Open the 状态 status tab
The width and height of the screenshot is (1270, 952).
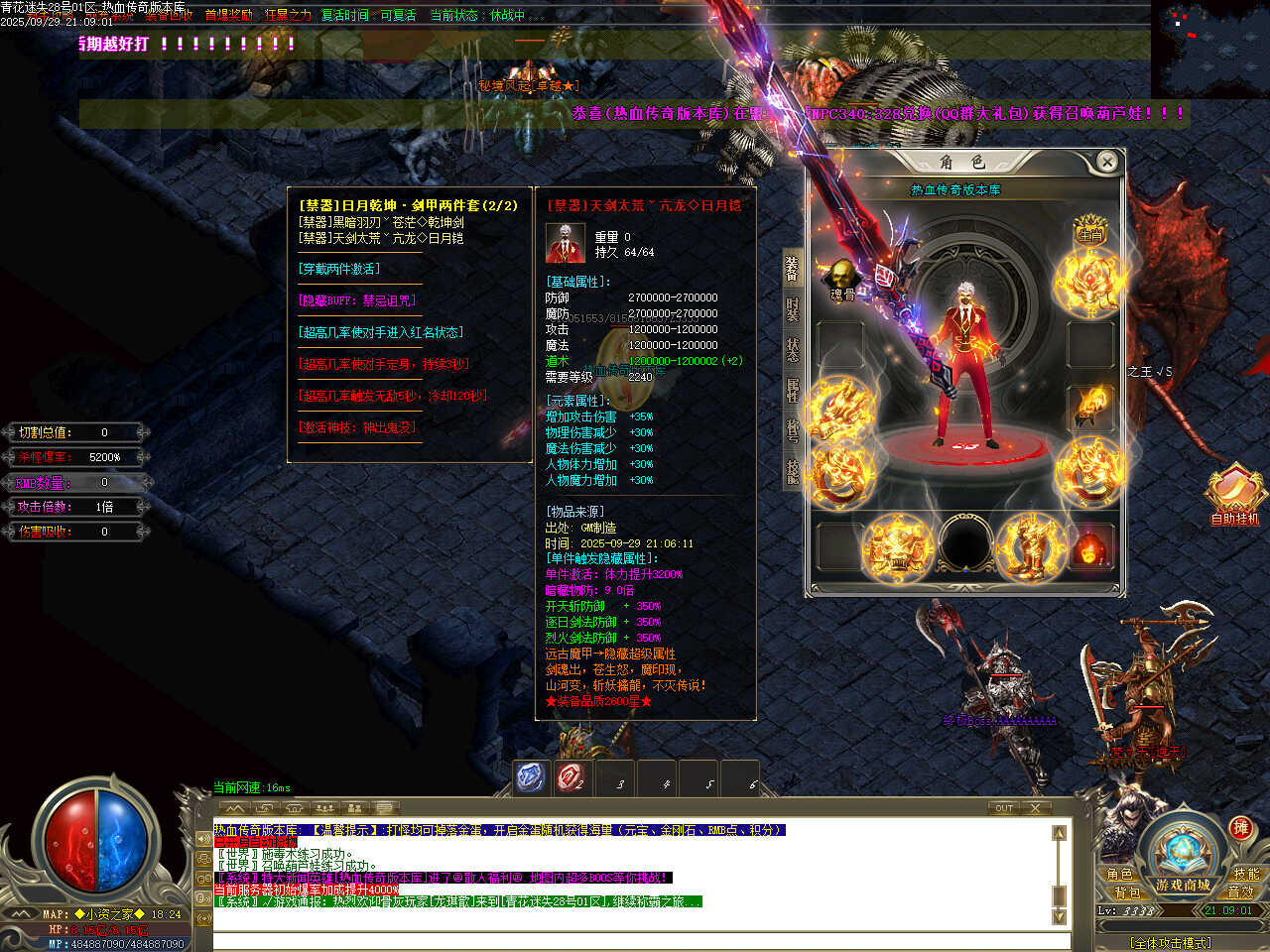tap(793, 350)
